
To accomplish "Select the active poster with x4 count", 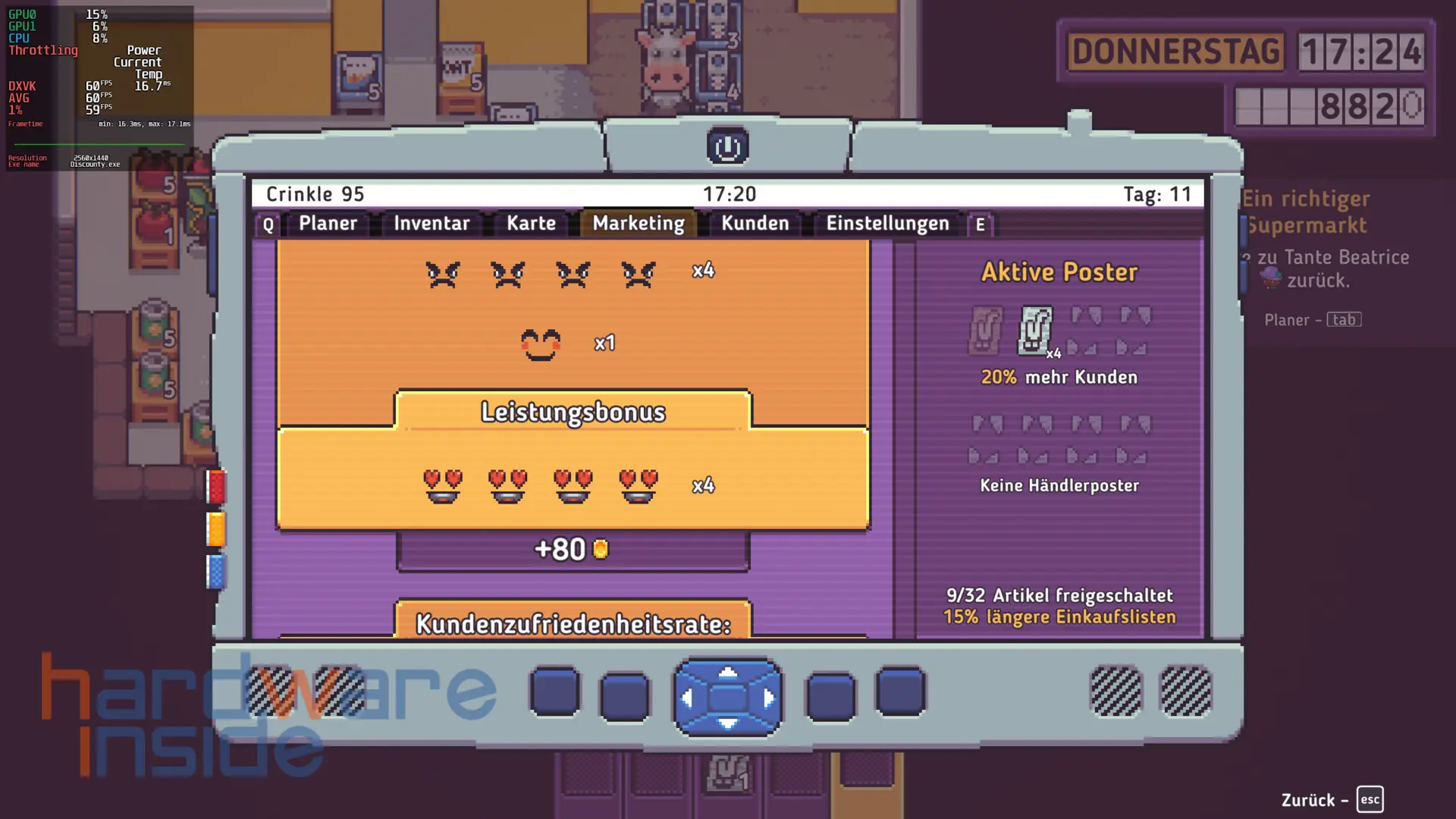I will coord(1035,331).
